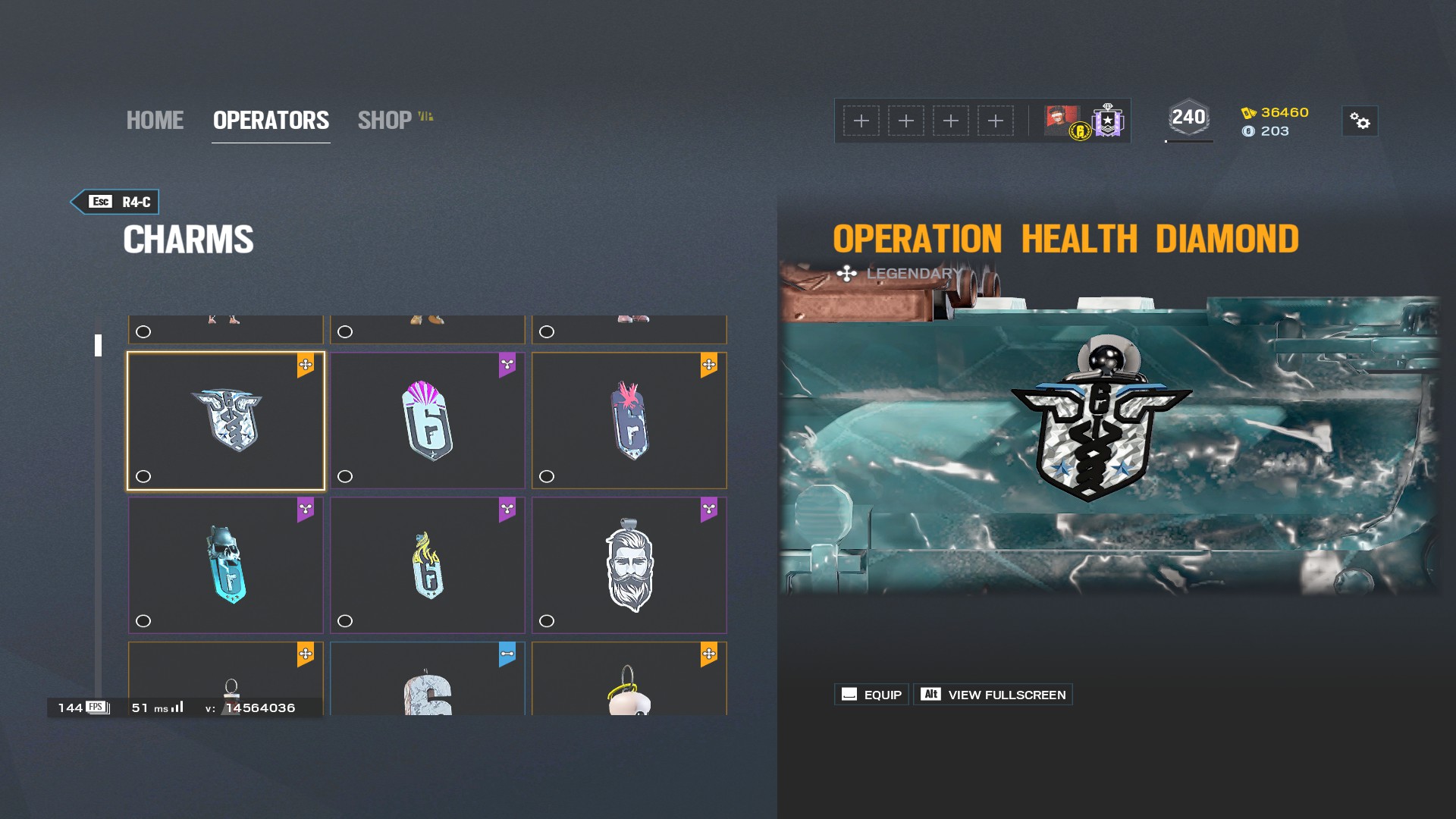Screen dimensions: 1456x819
Task: Click the EQUIP button
Action: tap(871, 694)
